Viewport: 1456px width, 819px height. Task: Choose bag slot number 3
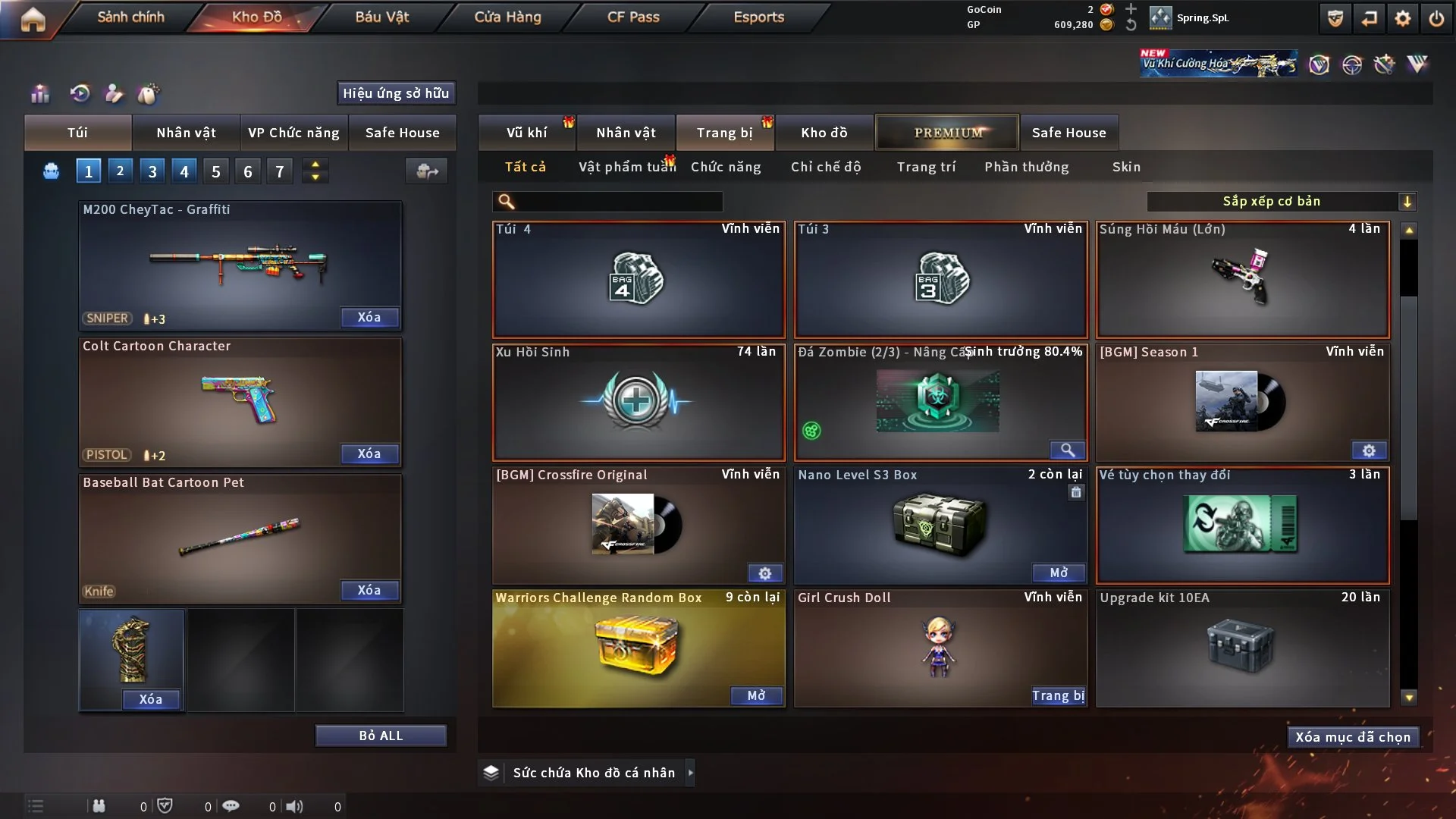(152, 171)
